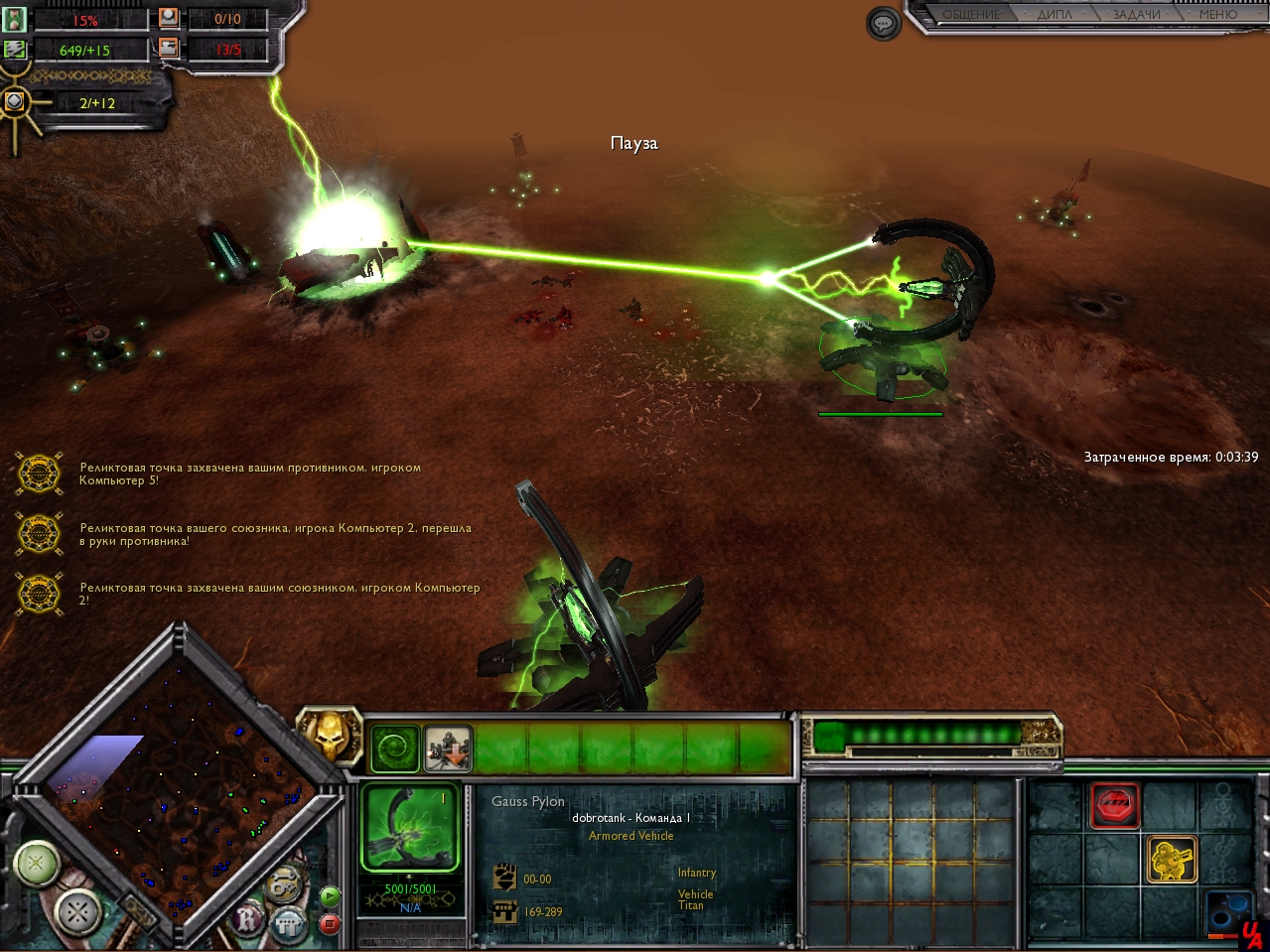Open the ОБЩЕНИЕ chat panel
The width and height of the screenshot is (1270, 952).
[x=970, y=14]
